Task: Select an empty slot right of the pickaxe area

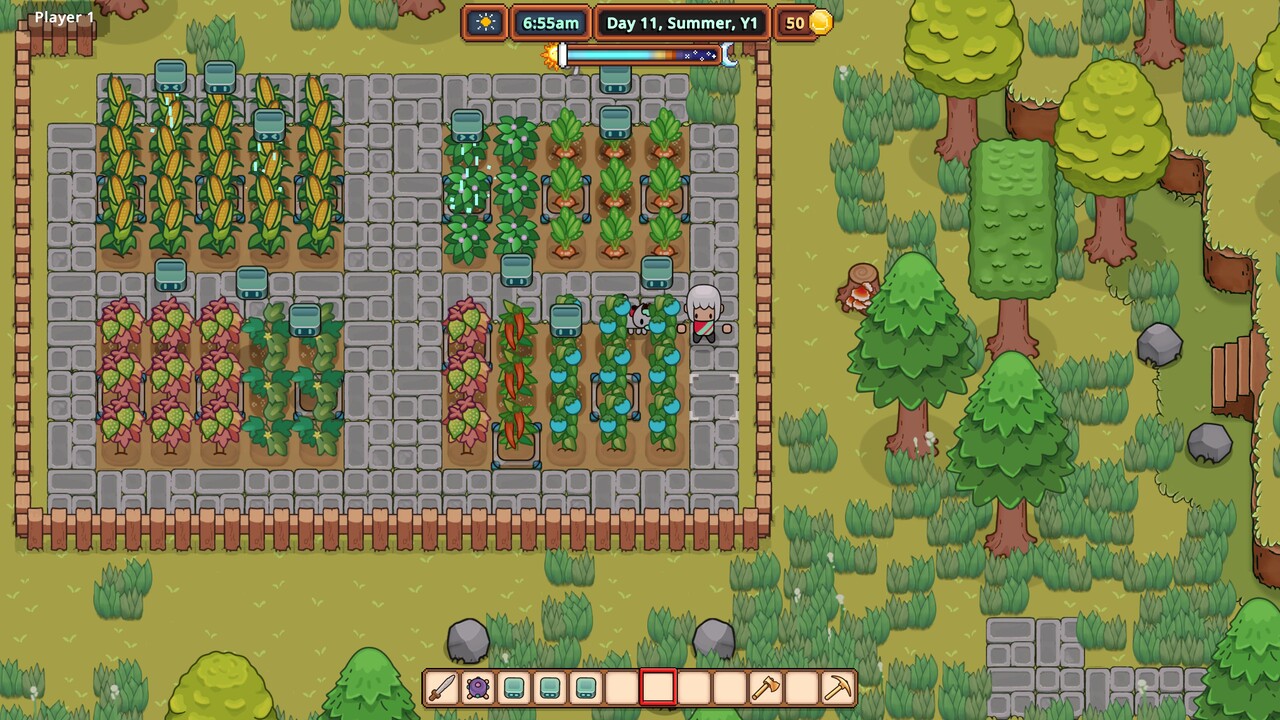Action: [x=801, y=687]
